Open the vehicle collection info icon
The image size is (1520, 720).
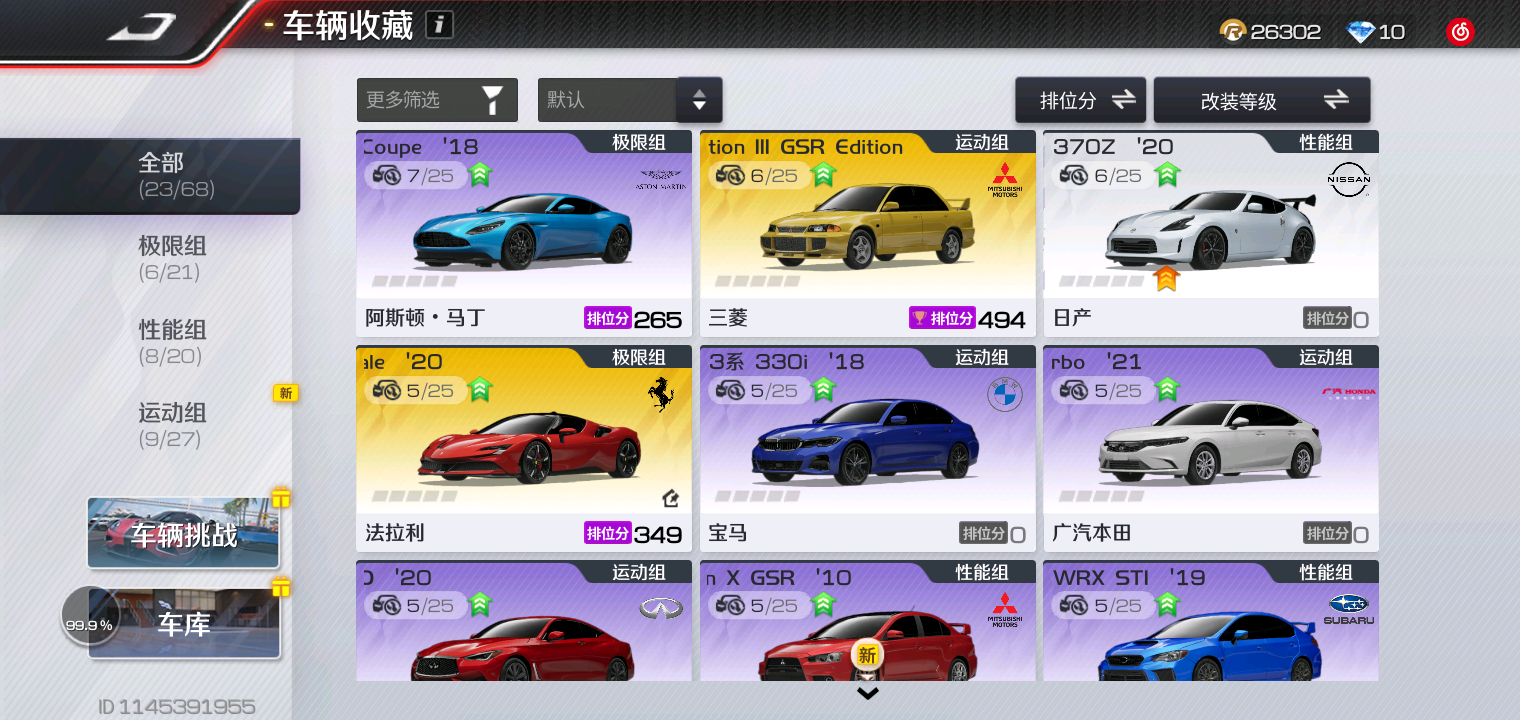pos(439,25)
